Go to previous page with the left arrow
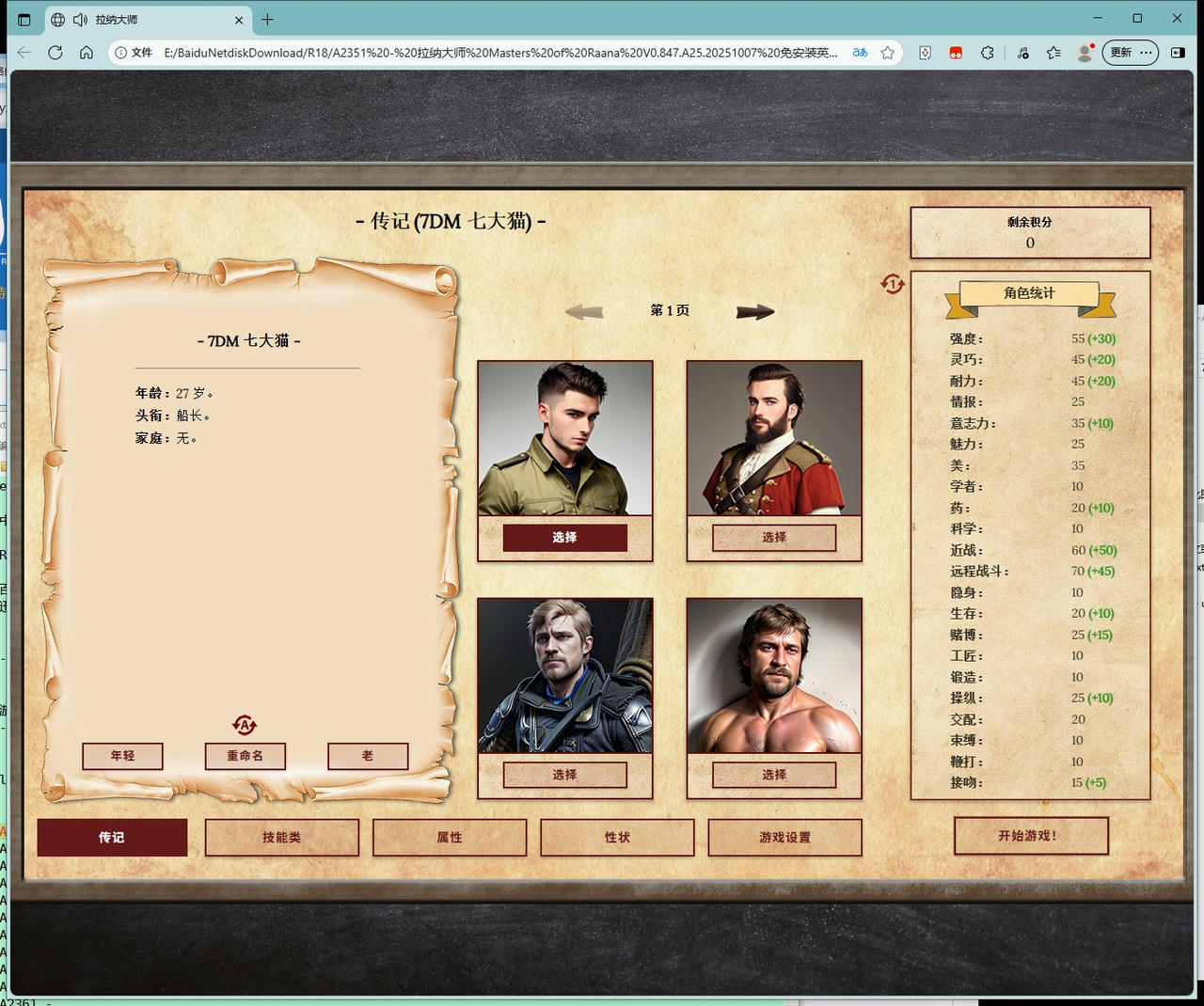Viewport: 1204px width, 1006px height. tap(583, 311)
